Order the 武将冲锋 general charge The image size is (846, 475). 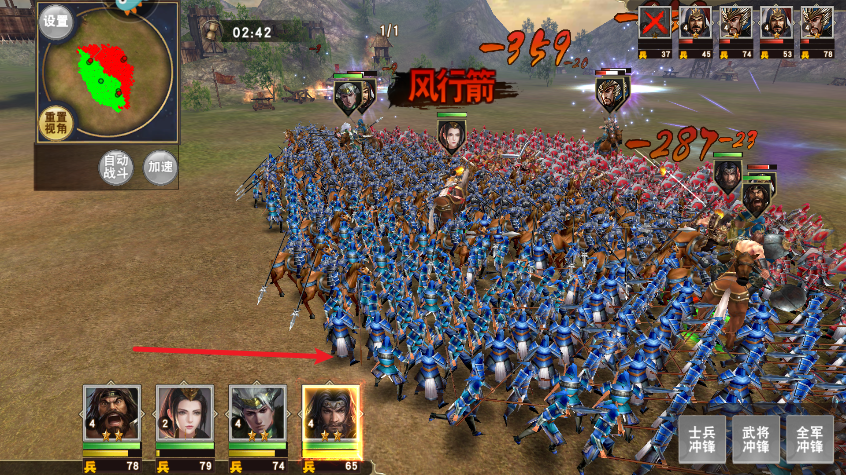coord(755,439)
